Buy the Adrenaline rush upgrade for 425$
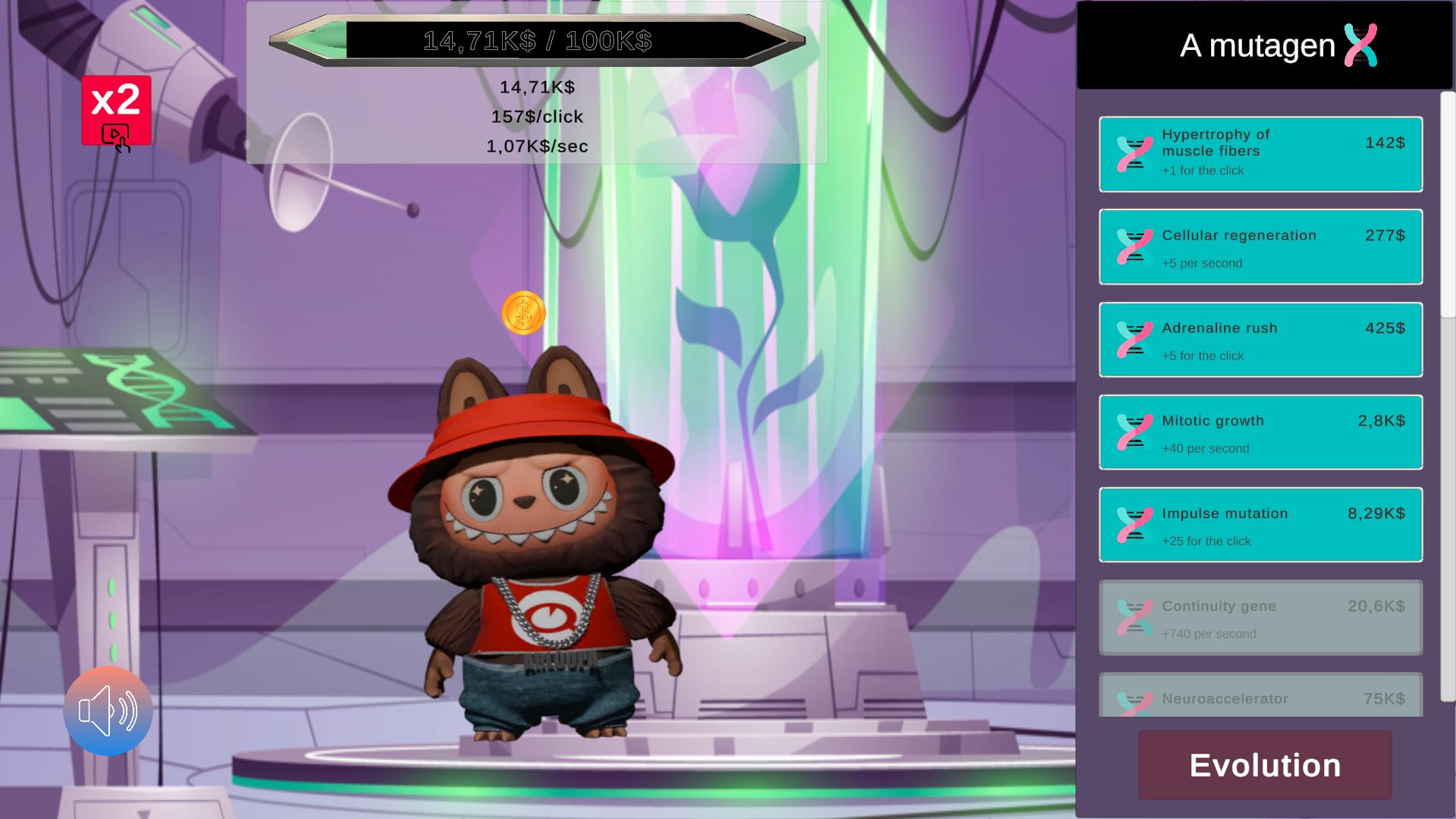 pos(1259,339)
